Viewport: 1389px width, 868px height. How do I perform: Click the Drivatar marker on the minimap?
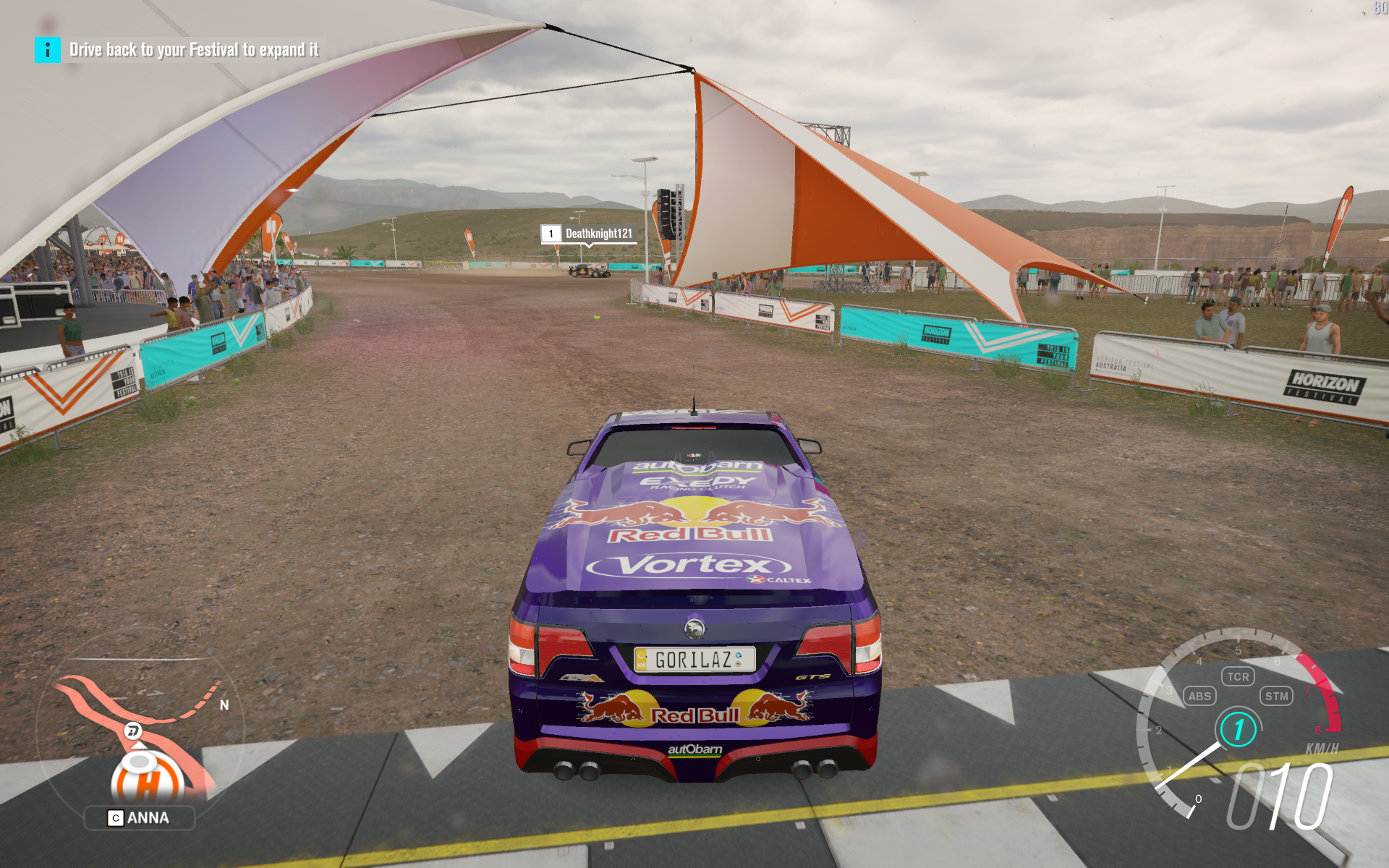[x=133, y=731]
